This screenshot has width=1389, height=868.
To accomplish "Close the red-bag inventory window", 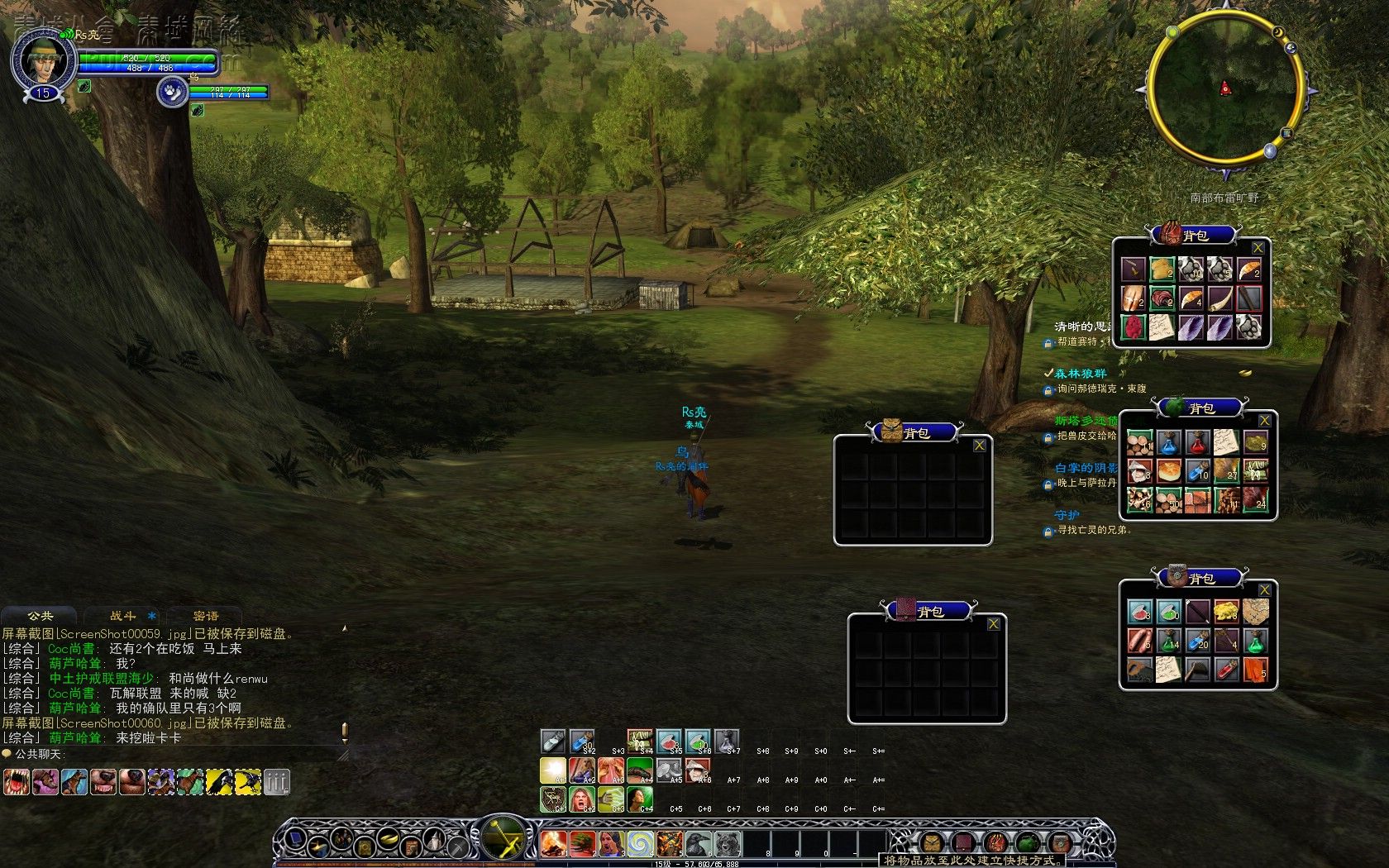I will coord(1258,248).
